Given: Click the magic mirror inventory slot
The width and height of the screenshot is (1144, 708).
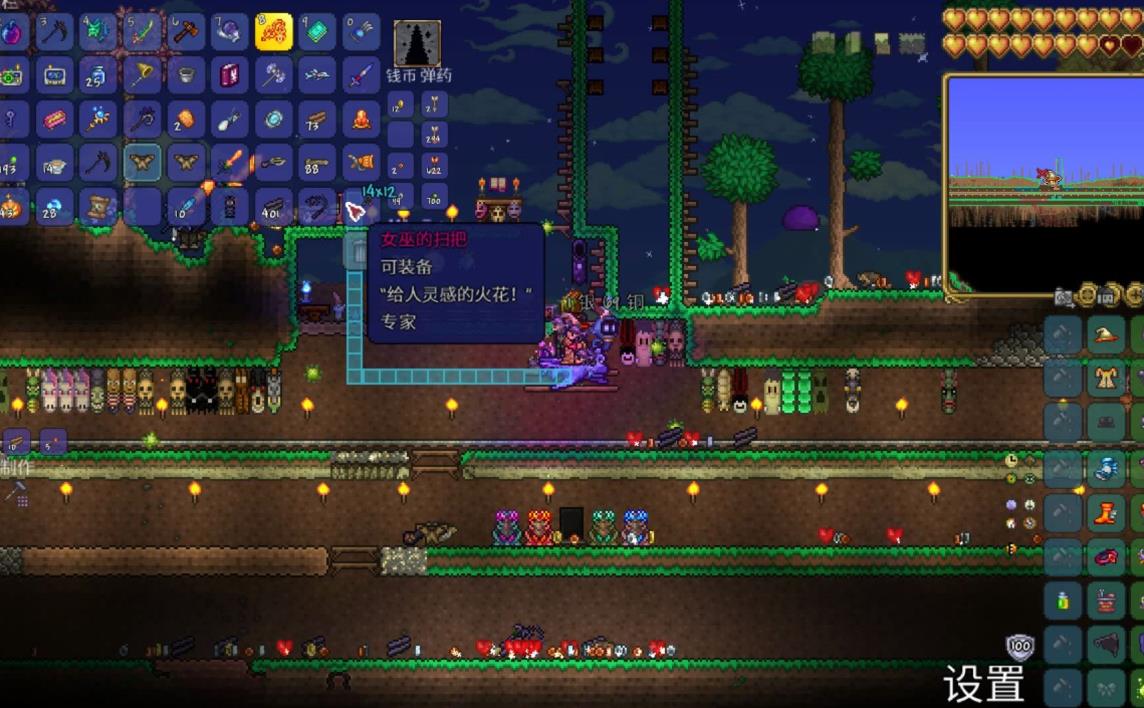Looking at the screenshot, I should click(273, 119).
